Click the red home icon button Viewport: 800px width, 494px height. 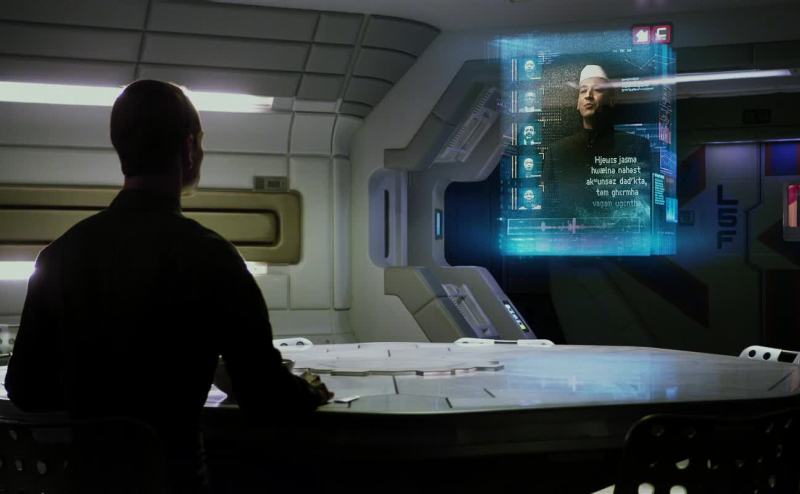tap(641, 34)
